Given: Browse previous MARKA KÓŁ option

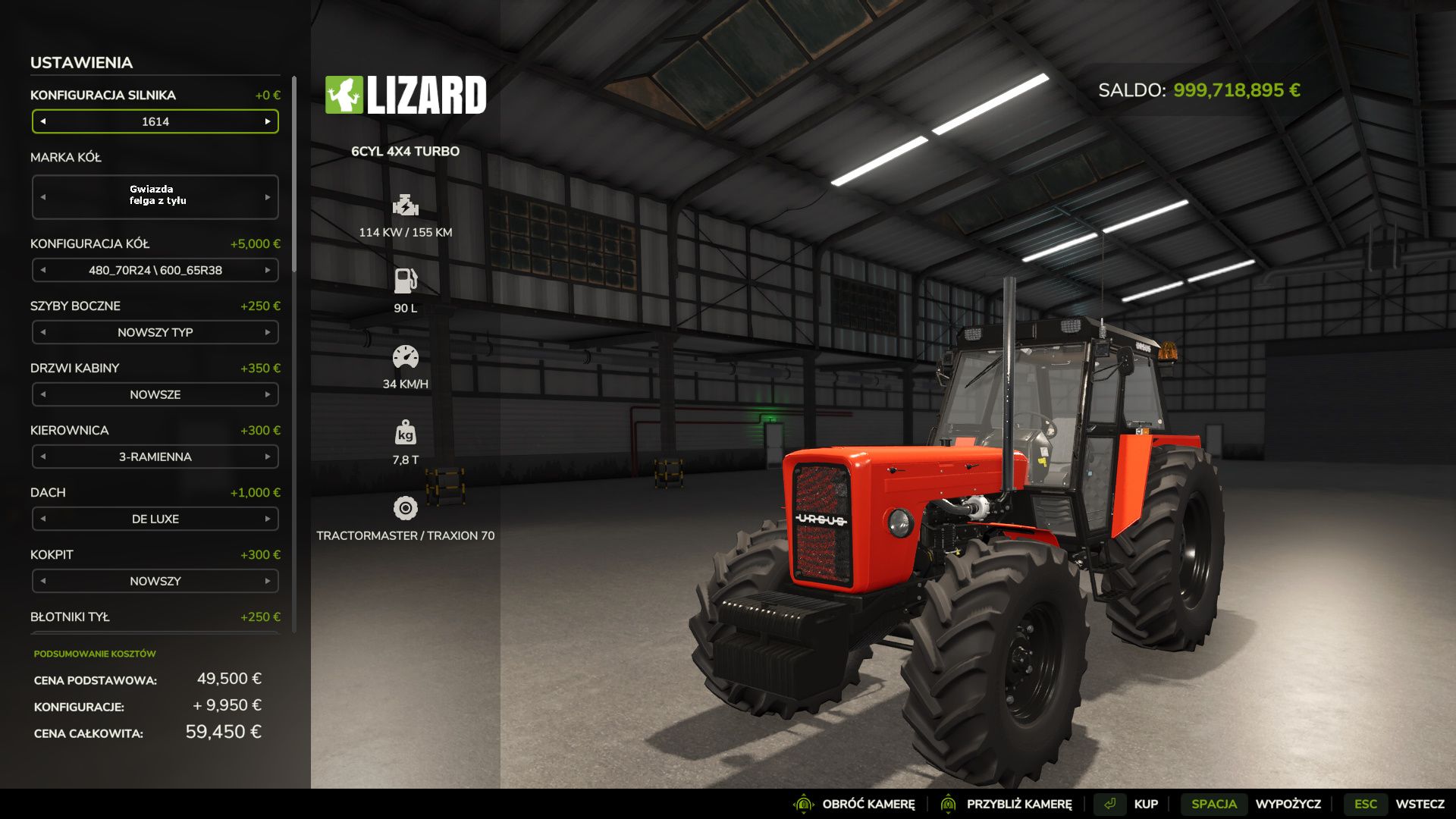Looking at the screenshot, I should point(43,196).
